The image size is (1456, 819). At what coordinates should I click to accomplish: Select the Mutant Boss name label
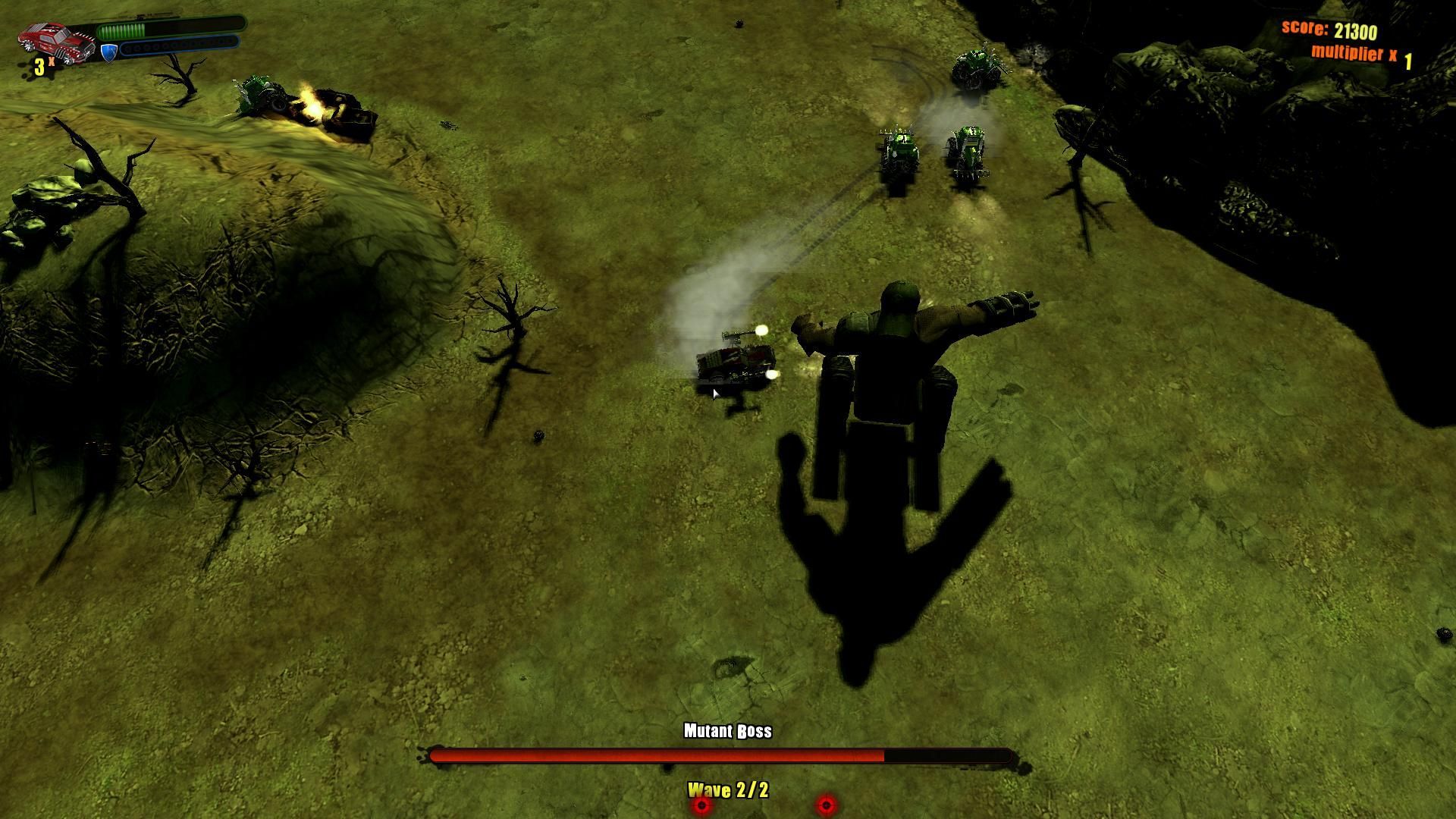pos(726,732)
